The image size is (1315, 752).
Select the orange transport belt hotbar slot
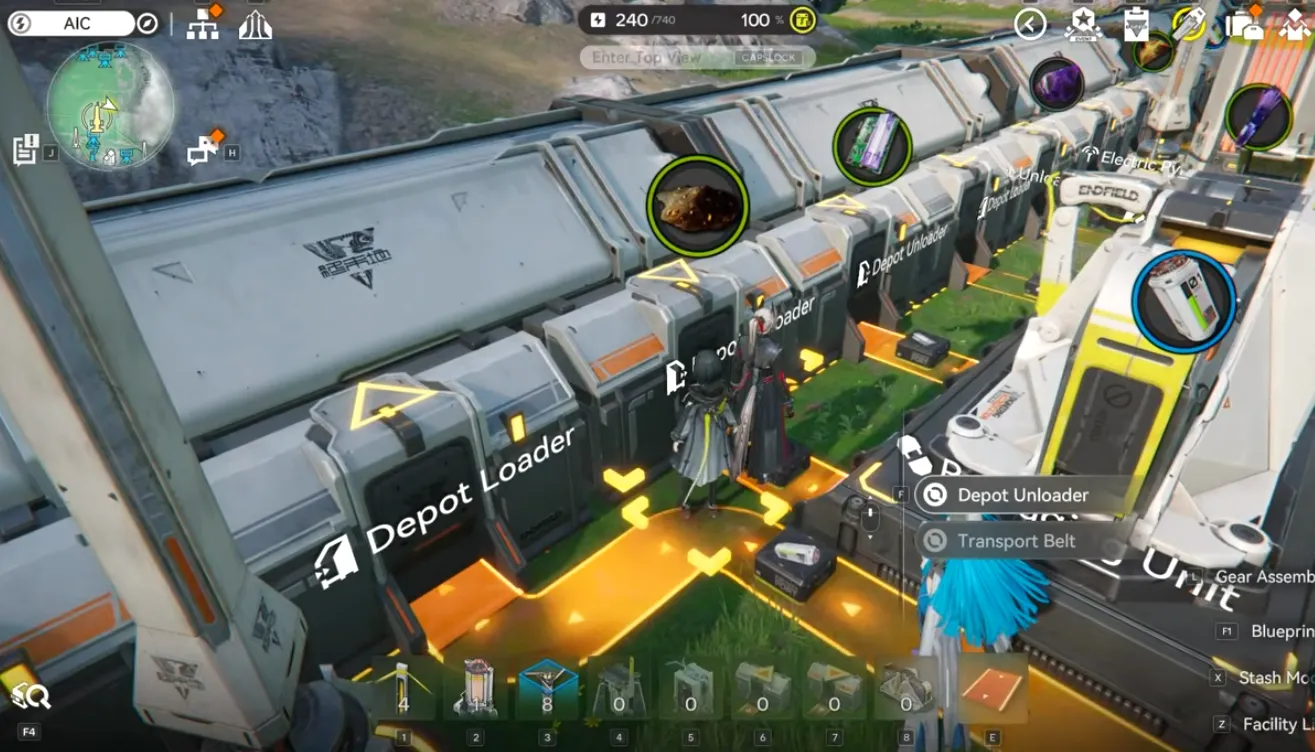click(992, 689)
